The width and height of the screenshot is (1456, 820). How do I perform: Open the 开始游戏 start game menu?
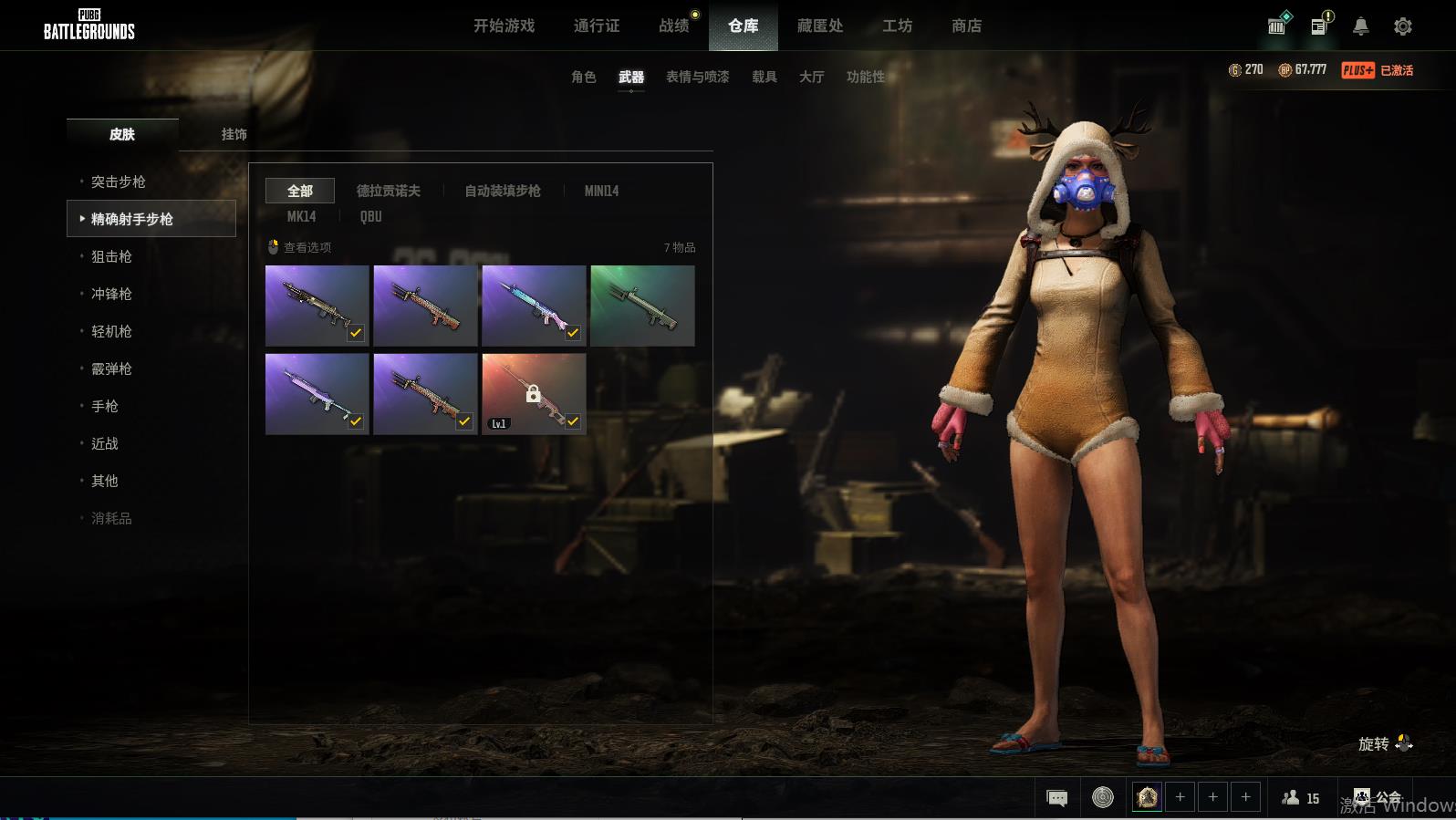tap(504, 26)
